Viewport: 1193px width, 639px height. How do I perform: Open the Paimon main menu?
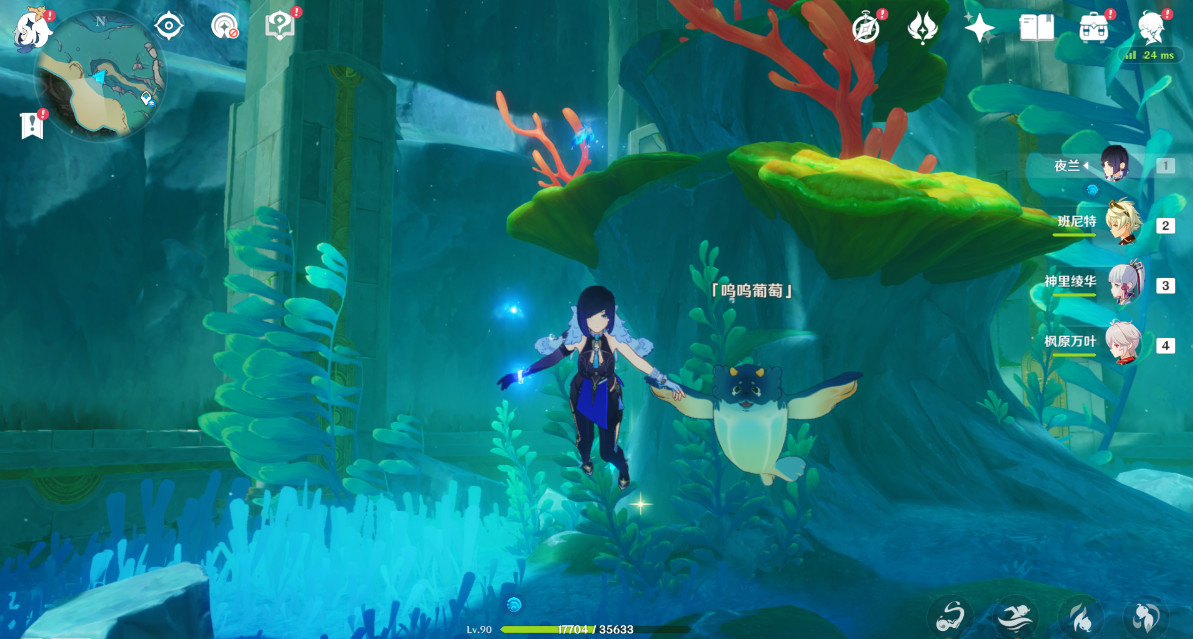30,29
